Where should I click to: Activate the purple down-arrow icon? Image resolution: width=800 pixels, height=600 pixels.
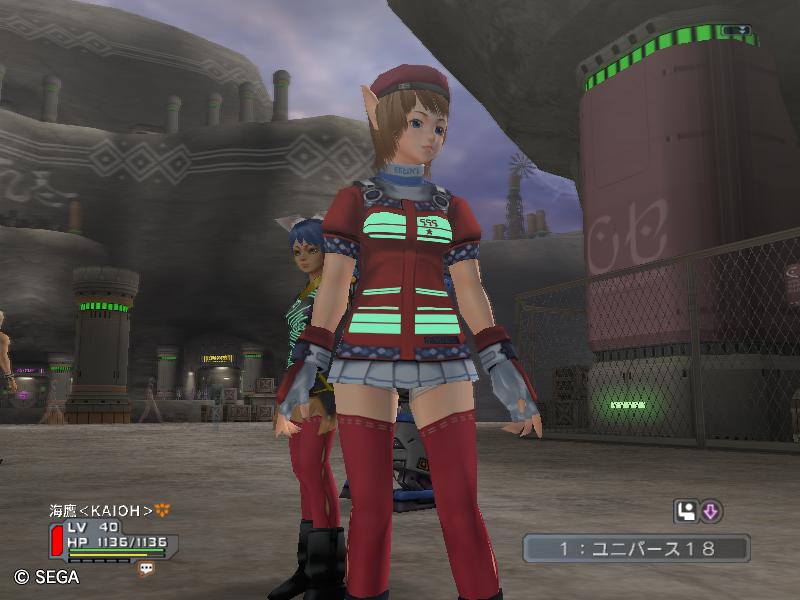(x=711, y=512)
